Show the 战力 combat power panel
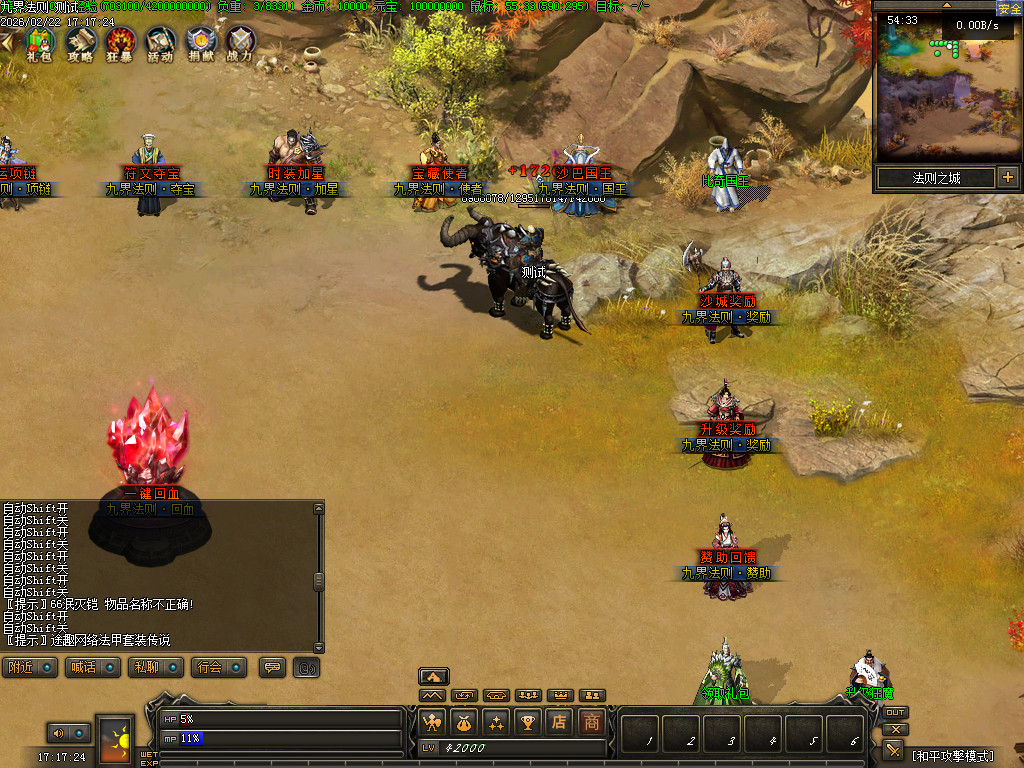This screenshot has height=768, width=1024. 240,41
